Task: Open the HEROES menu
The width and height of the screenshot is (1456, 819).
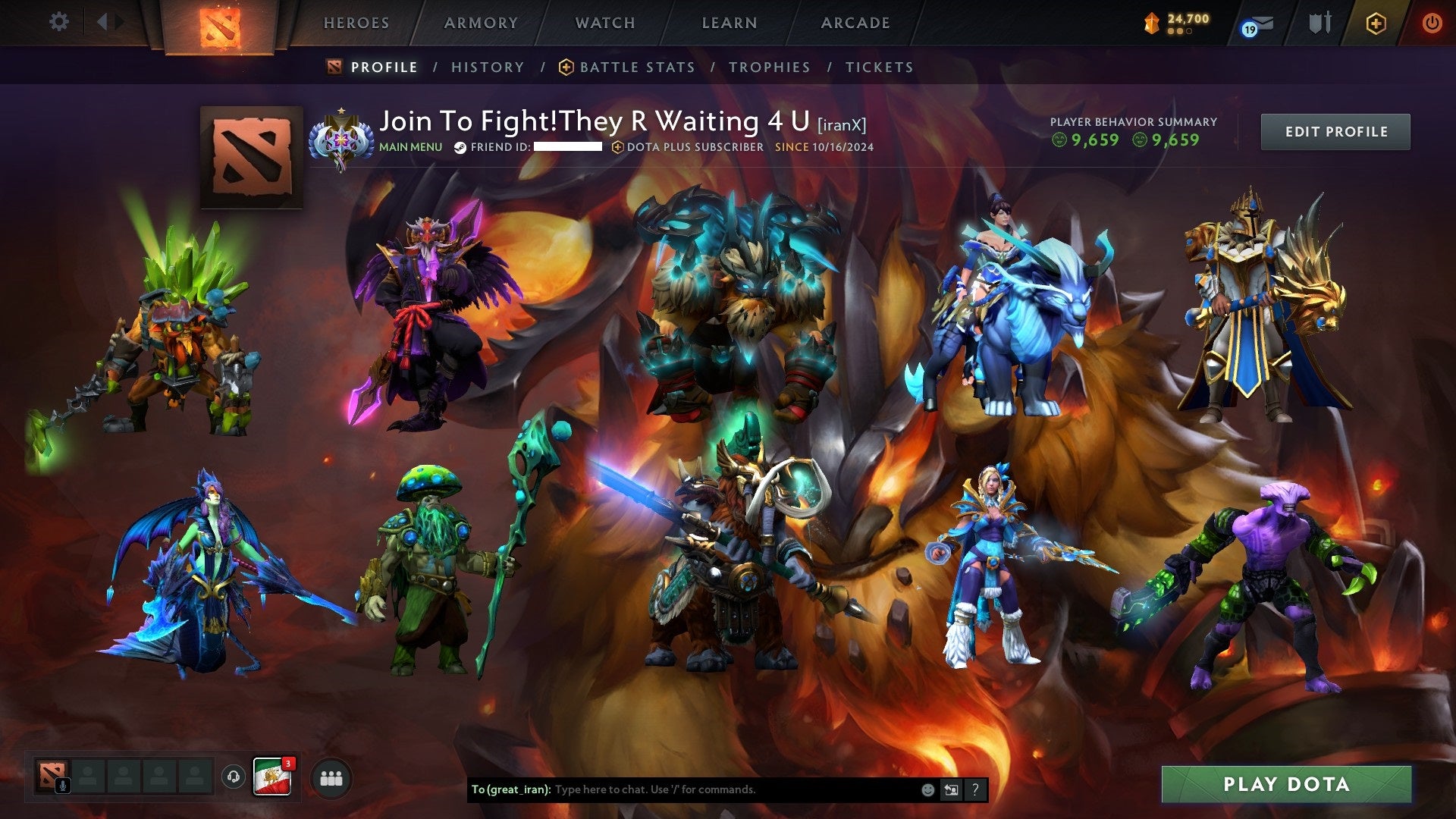Action: click(x=356, y=23)
